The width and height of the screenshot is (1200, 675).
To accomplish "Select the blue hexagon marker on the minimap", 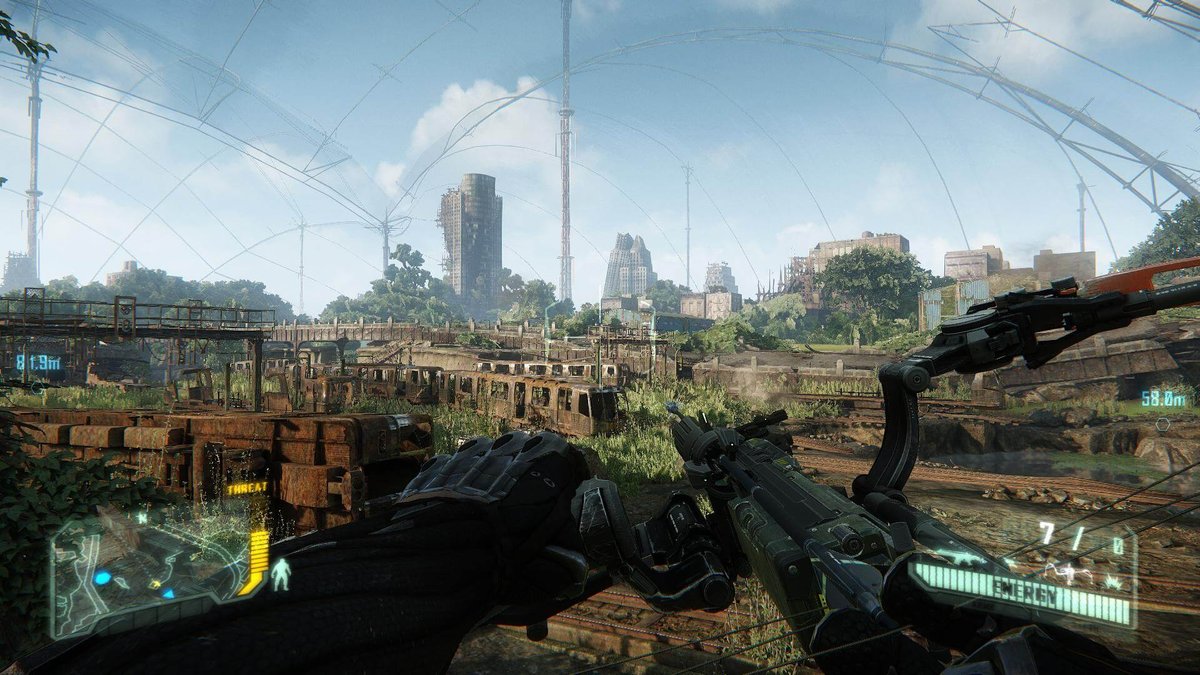I will tap(101, 578).
